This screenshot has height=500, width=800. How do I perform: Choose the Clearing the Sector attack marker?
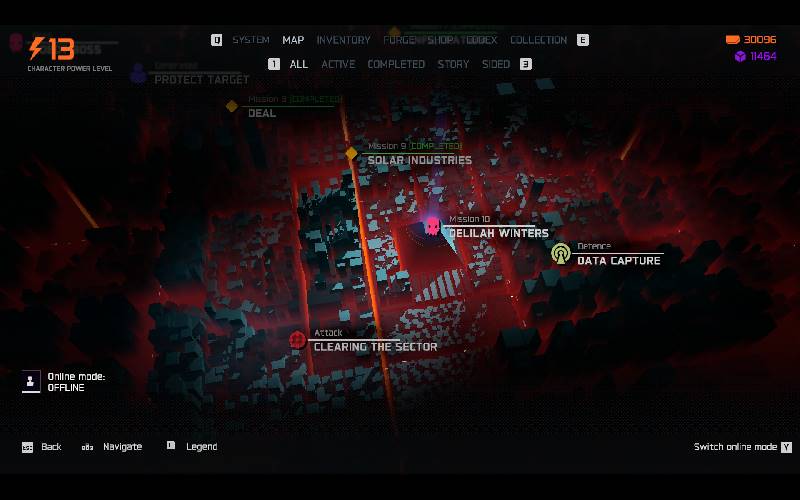[x=297, y=340]
